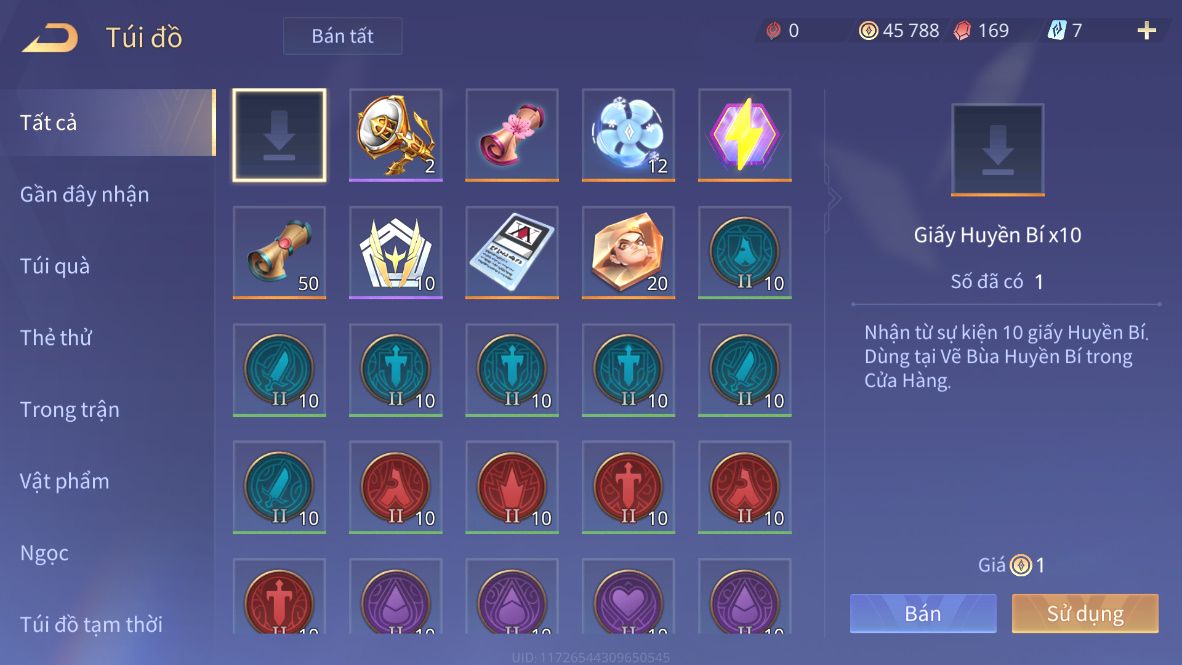Pick the scroll item with quantity 50
The height and width of the screenshot is (665, 1182).
(279, 252)
